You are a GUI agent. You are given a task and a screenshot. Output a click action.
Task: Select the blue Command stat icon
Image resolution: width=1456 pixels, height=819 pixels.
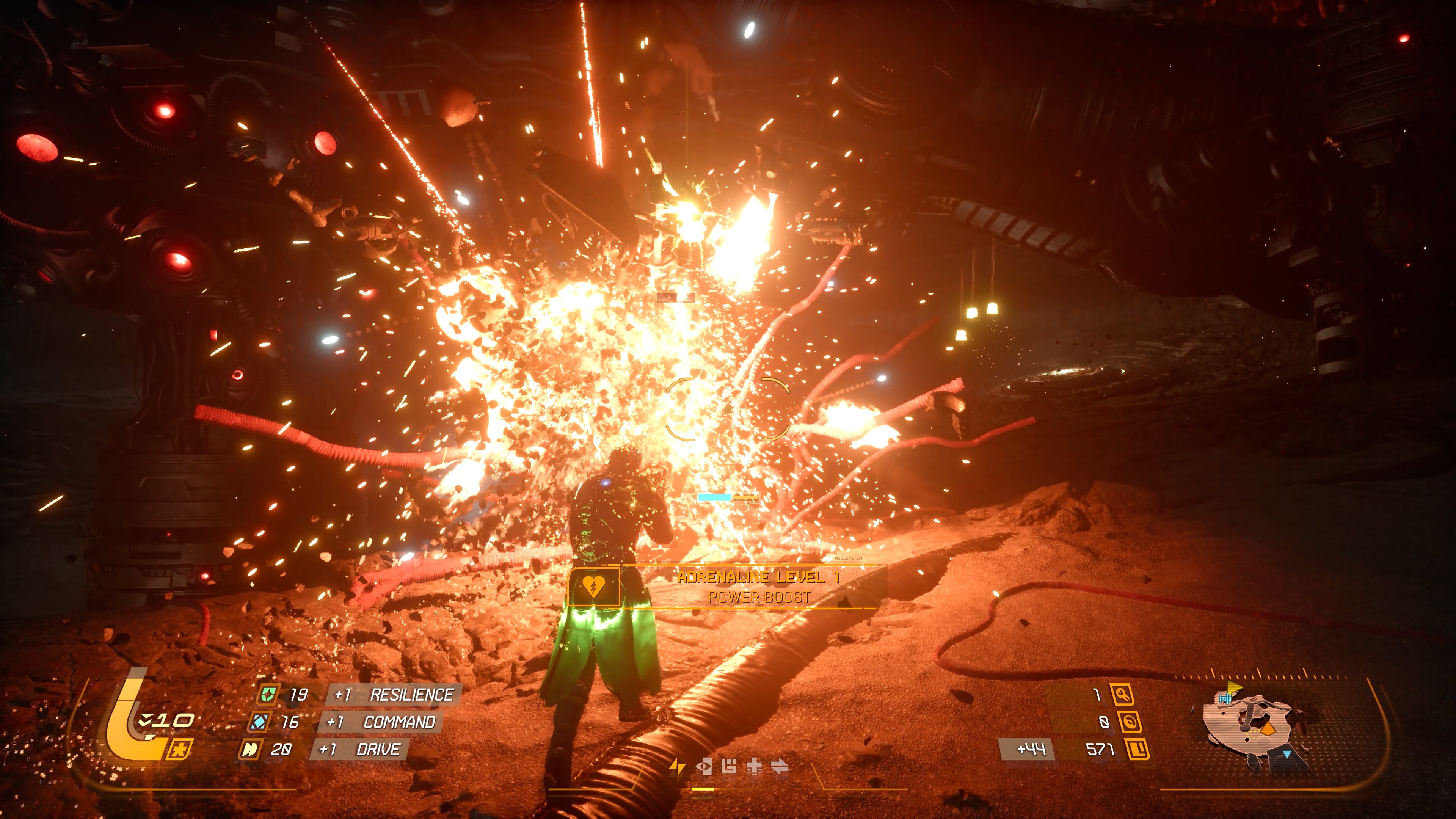[260, 722]
